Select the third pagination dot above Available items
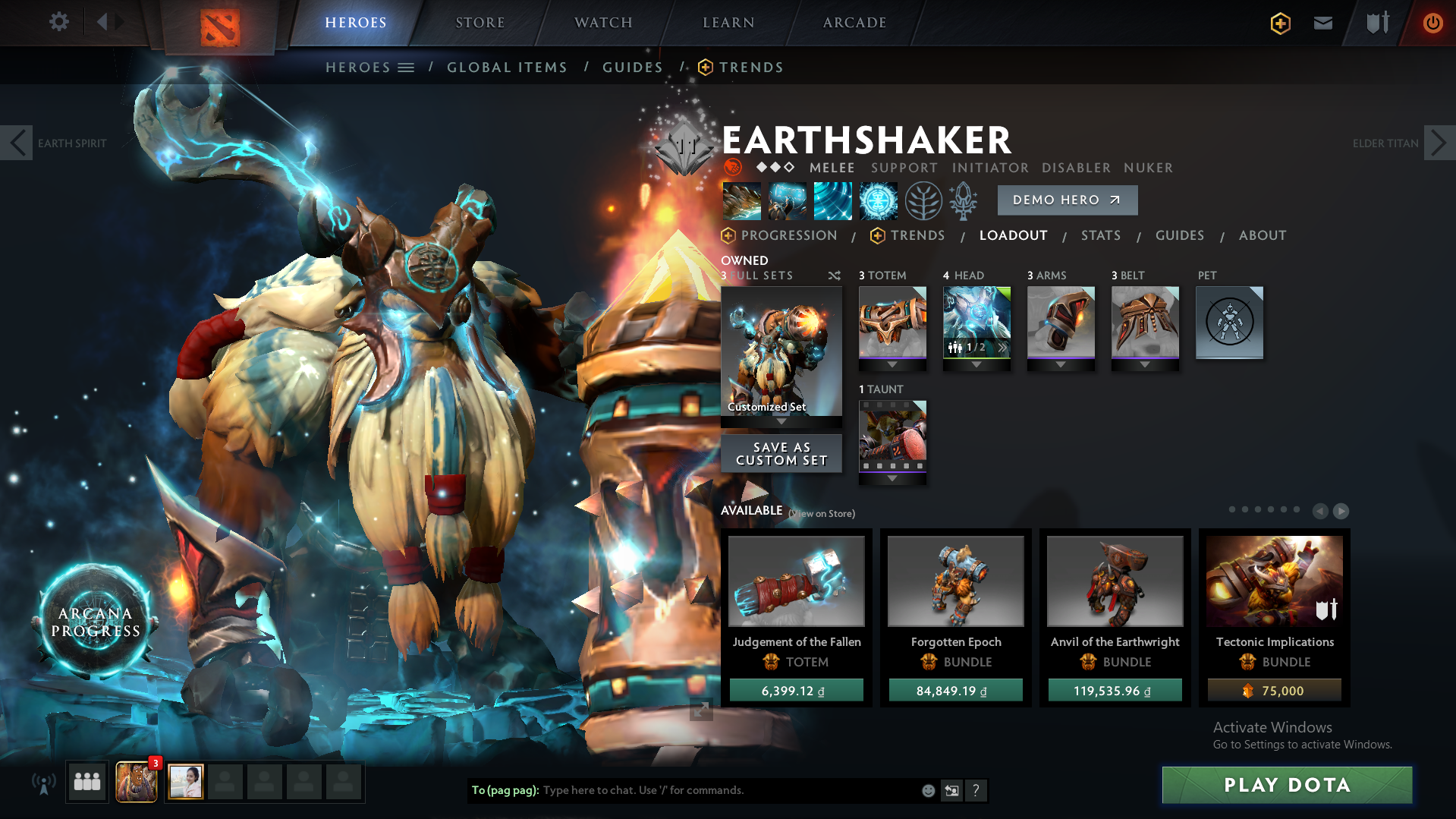This screenshot has width=1456, height=819. (x=1256, y=510)
